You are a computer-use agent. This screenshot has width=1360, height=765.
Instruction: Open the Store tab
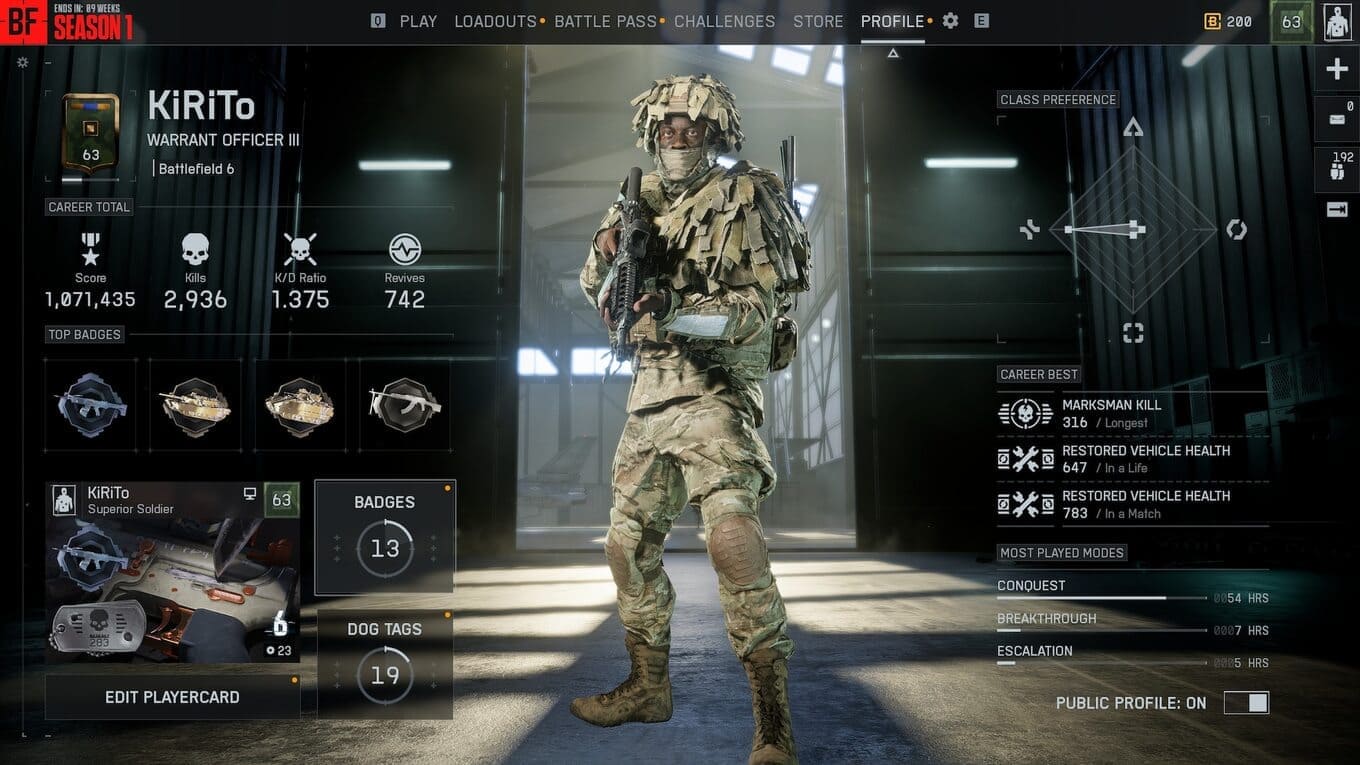[x=818, y=21]
